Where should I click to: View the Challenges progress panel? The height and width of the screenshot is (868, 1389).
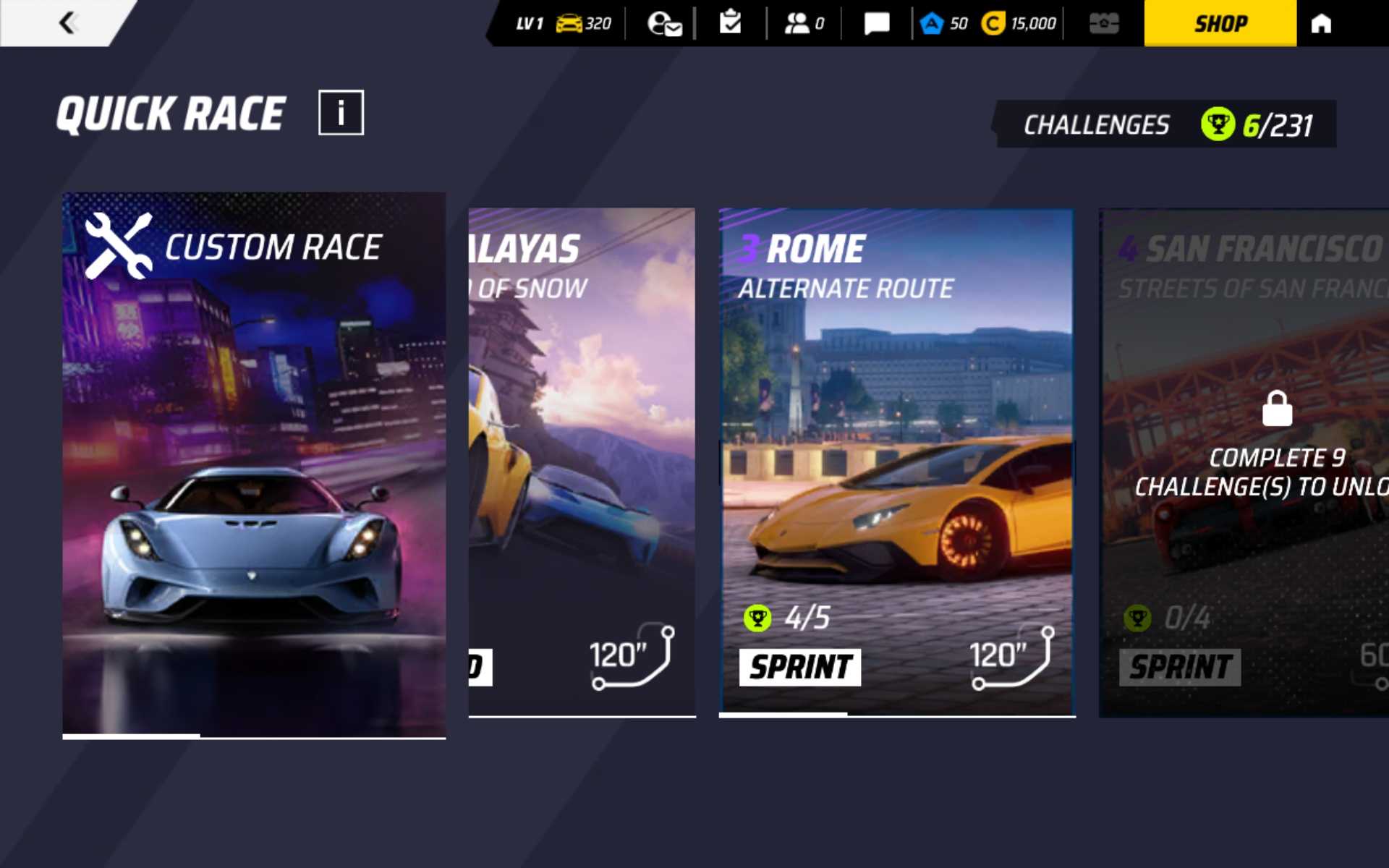click(x=1166, y=124)
